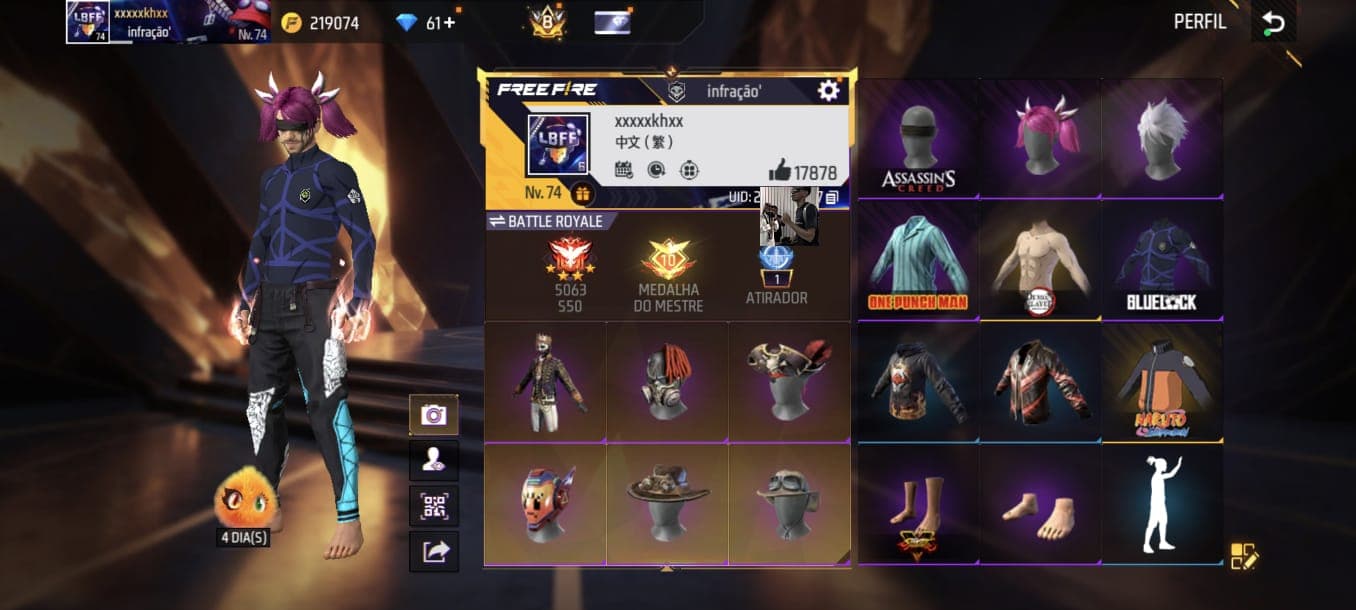Image resolution: width=1356 pixels, height=610 pixels.
Task: Switch the Battle Royale mode stats
Action: 495,221
